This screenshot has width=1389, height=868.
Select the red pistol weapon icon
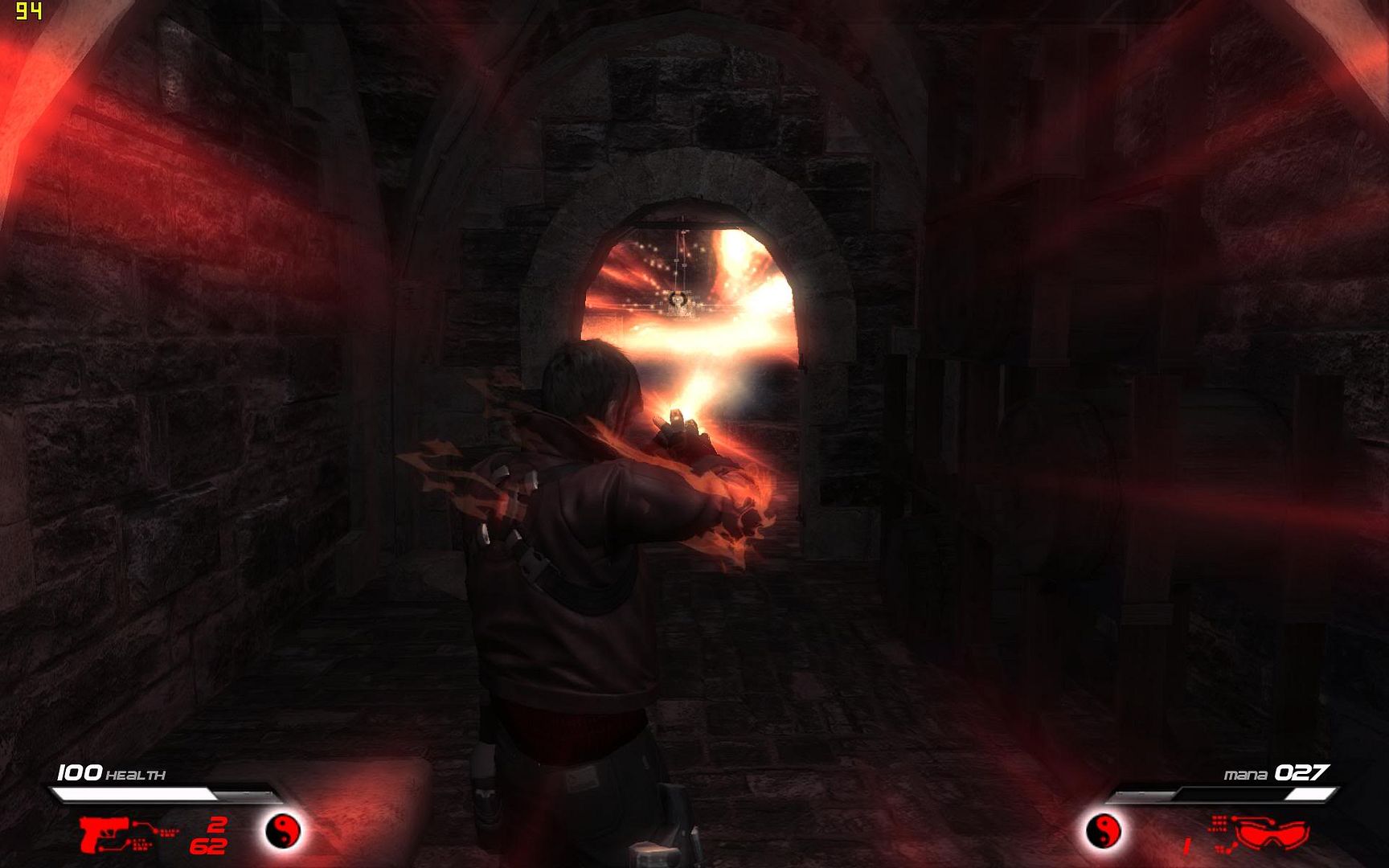tap(100, 833)
